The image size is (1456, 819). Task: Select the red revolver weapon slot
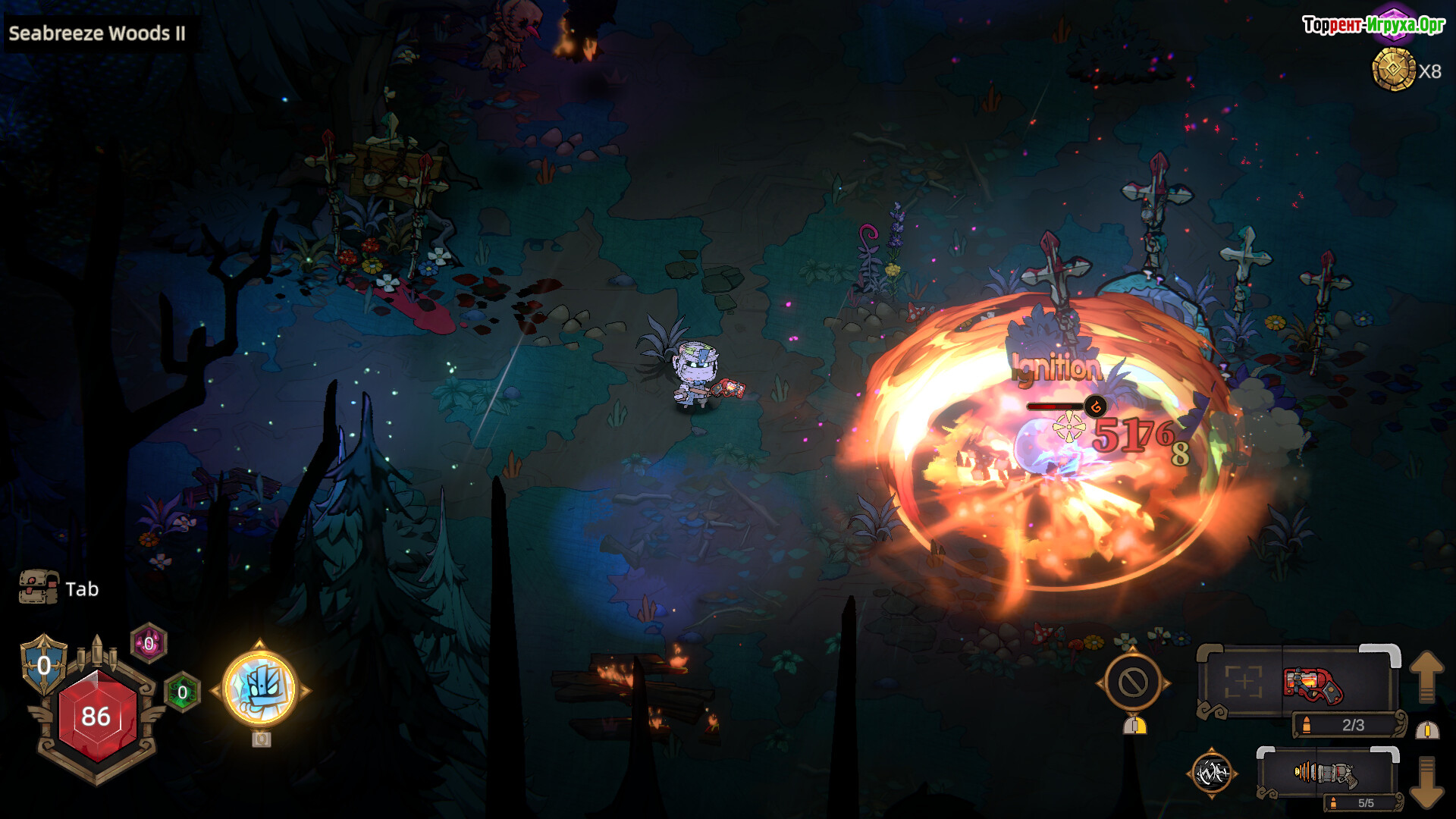(x=1313, y=683)
